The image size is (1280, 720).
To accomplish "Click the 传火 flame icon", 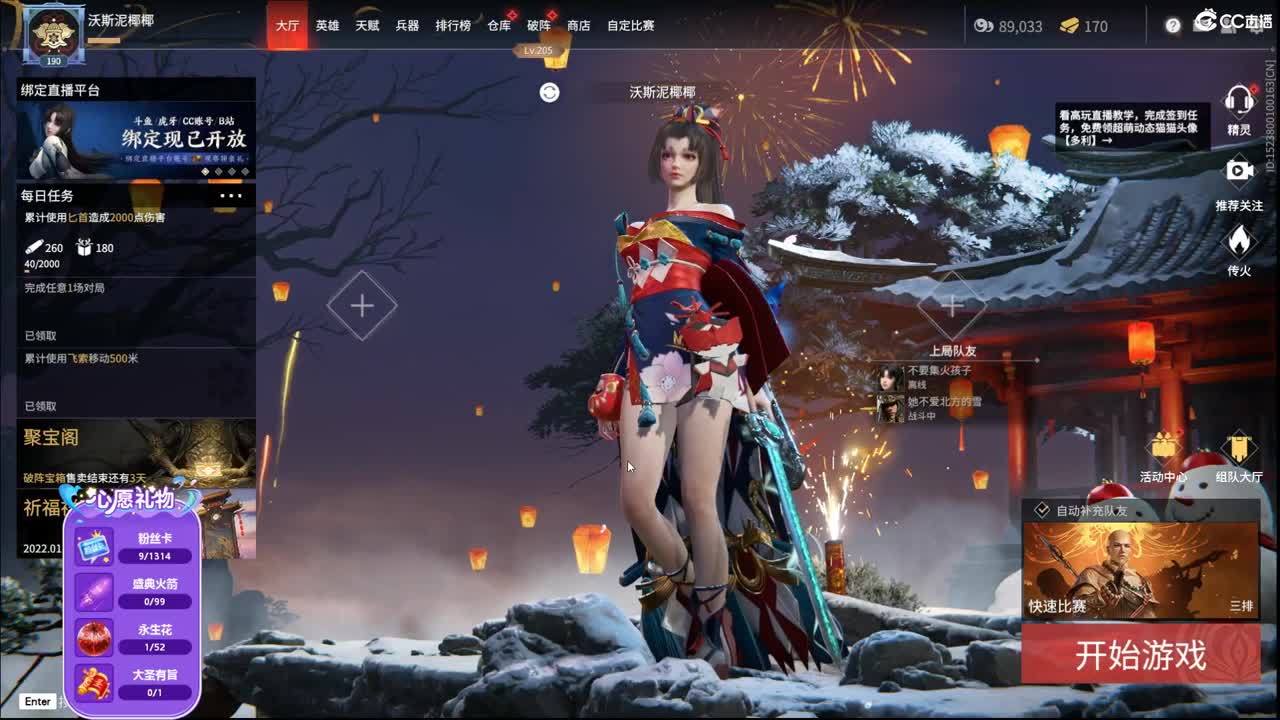I will 1240,243.
